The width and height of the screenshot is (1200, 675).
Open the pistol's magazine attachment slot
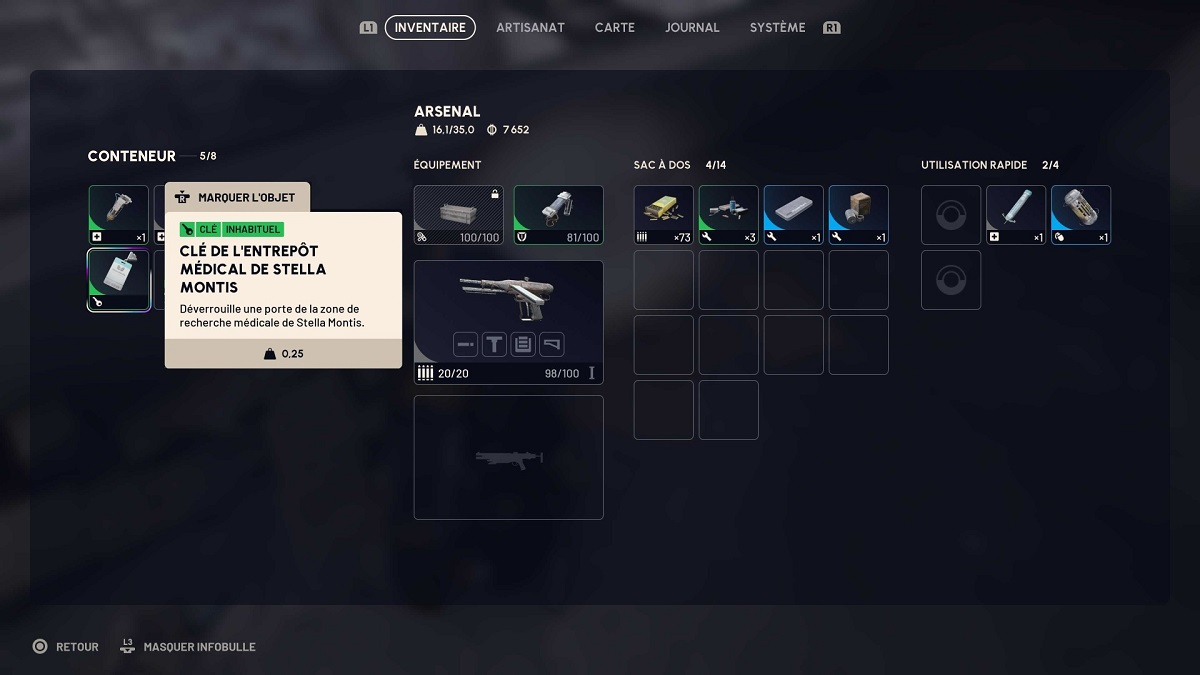coord(523,345)
